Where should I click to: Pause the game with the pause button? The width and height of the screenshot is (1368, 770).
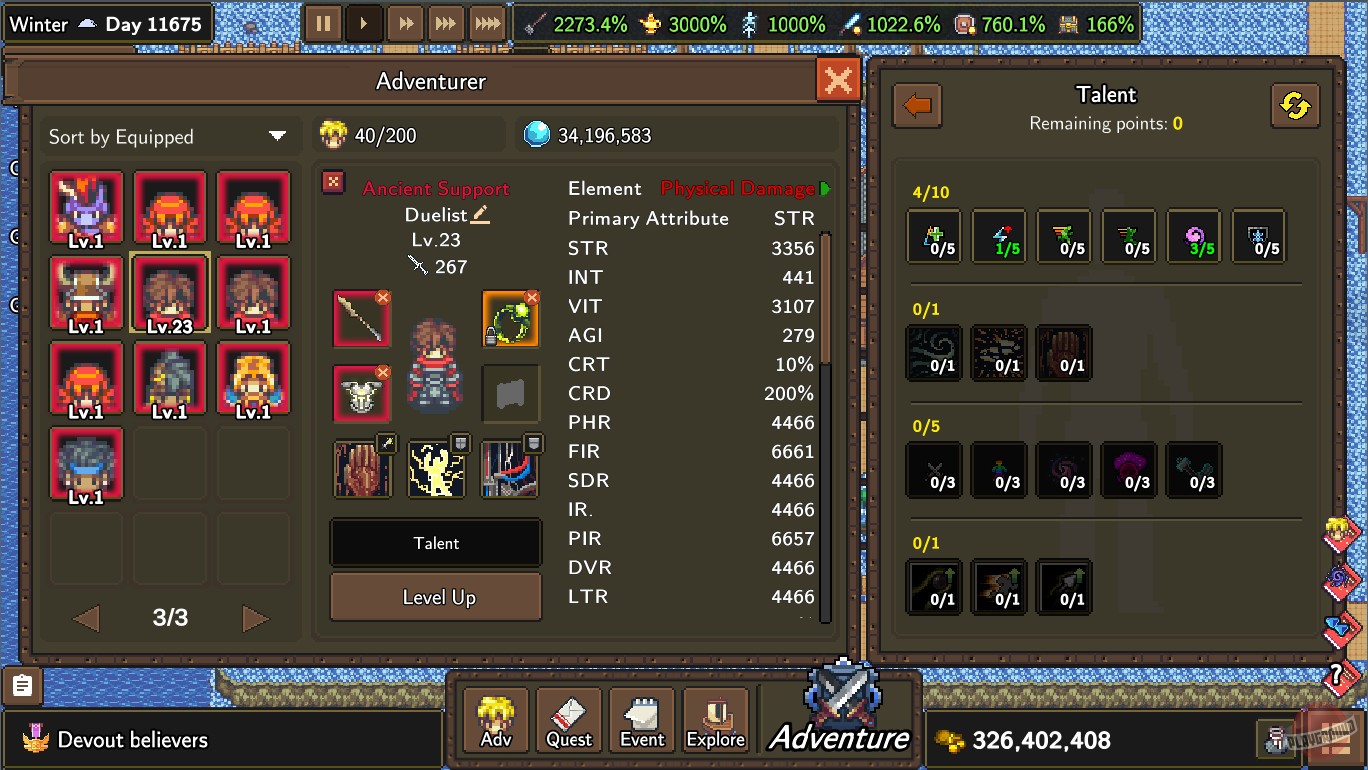point(323,22)
